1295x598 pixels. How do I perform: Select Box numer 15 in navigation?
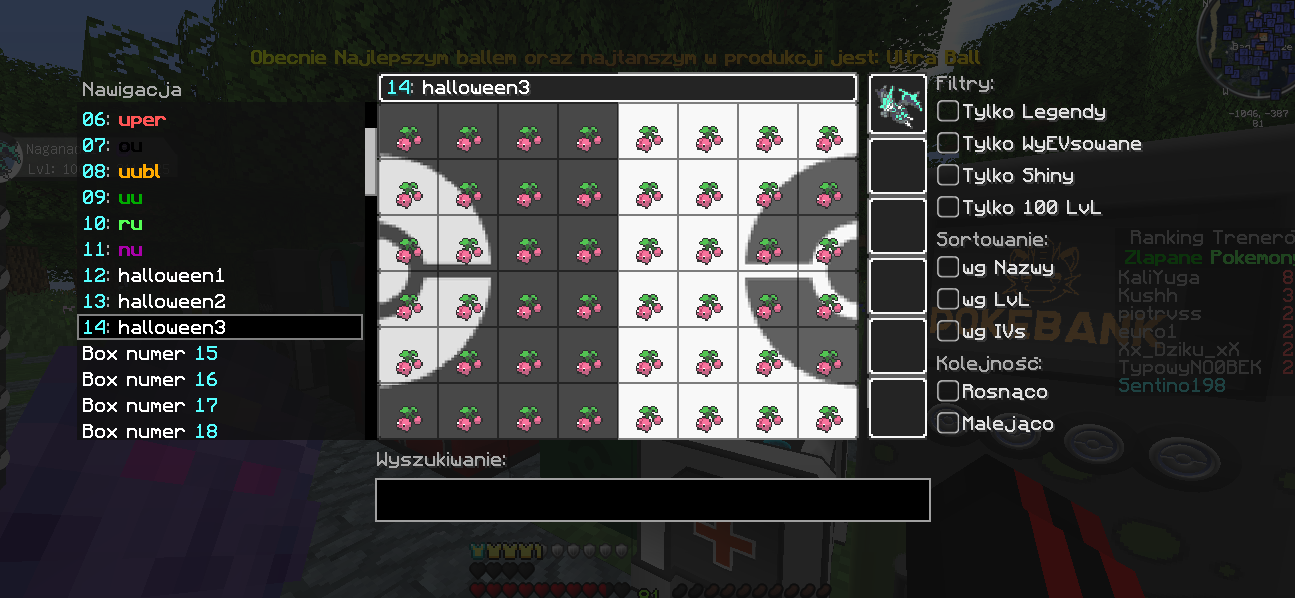[x=149, y=354]
